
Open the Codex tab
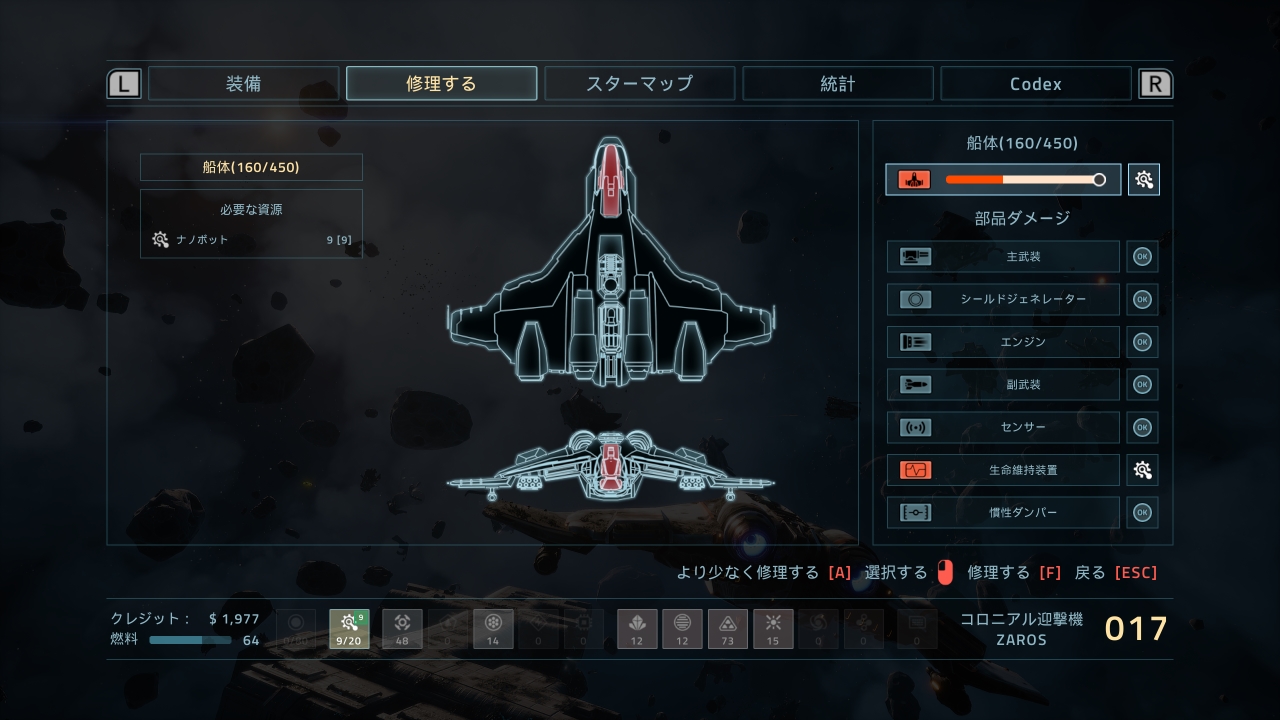pos(1035,84)
